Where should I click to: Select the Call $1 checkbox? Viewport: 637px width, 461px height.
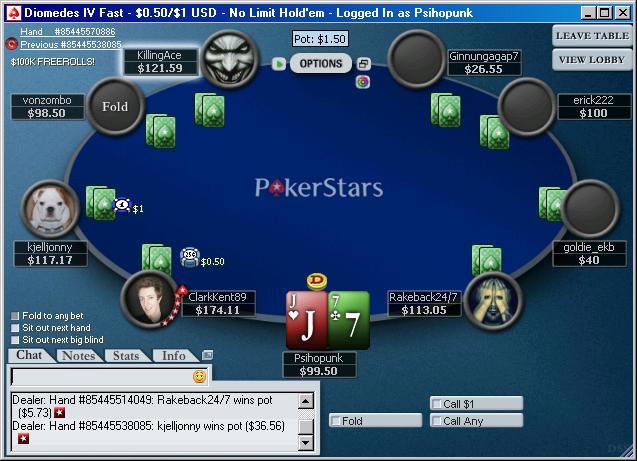coord(437,404)
